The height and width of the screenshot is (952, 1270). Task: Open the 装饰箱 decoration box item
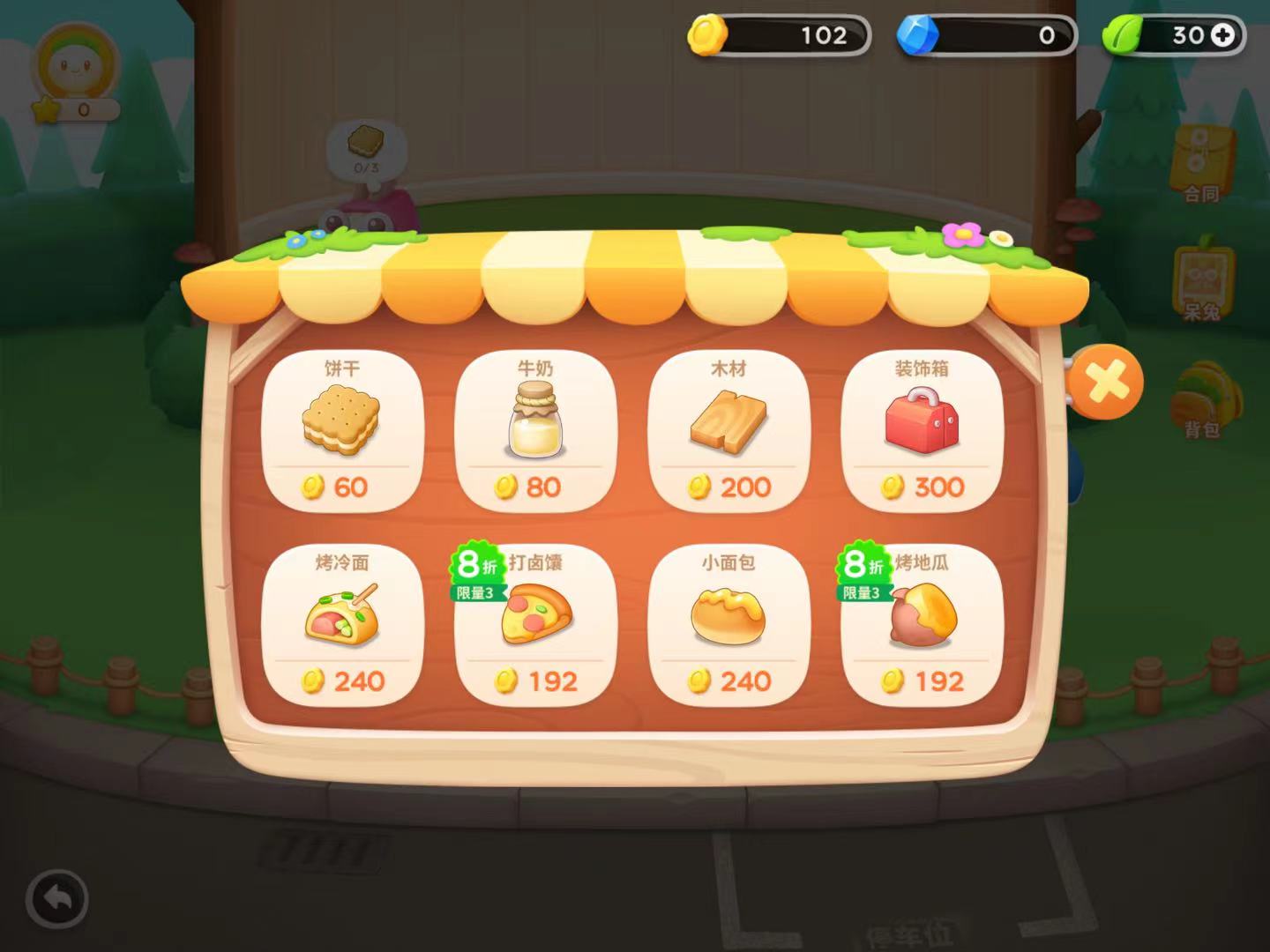point(923,428)
